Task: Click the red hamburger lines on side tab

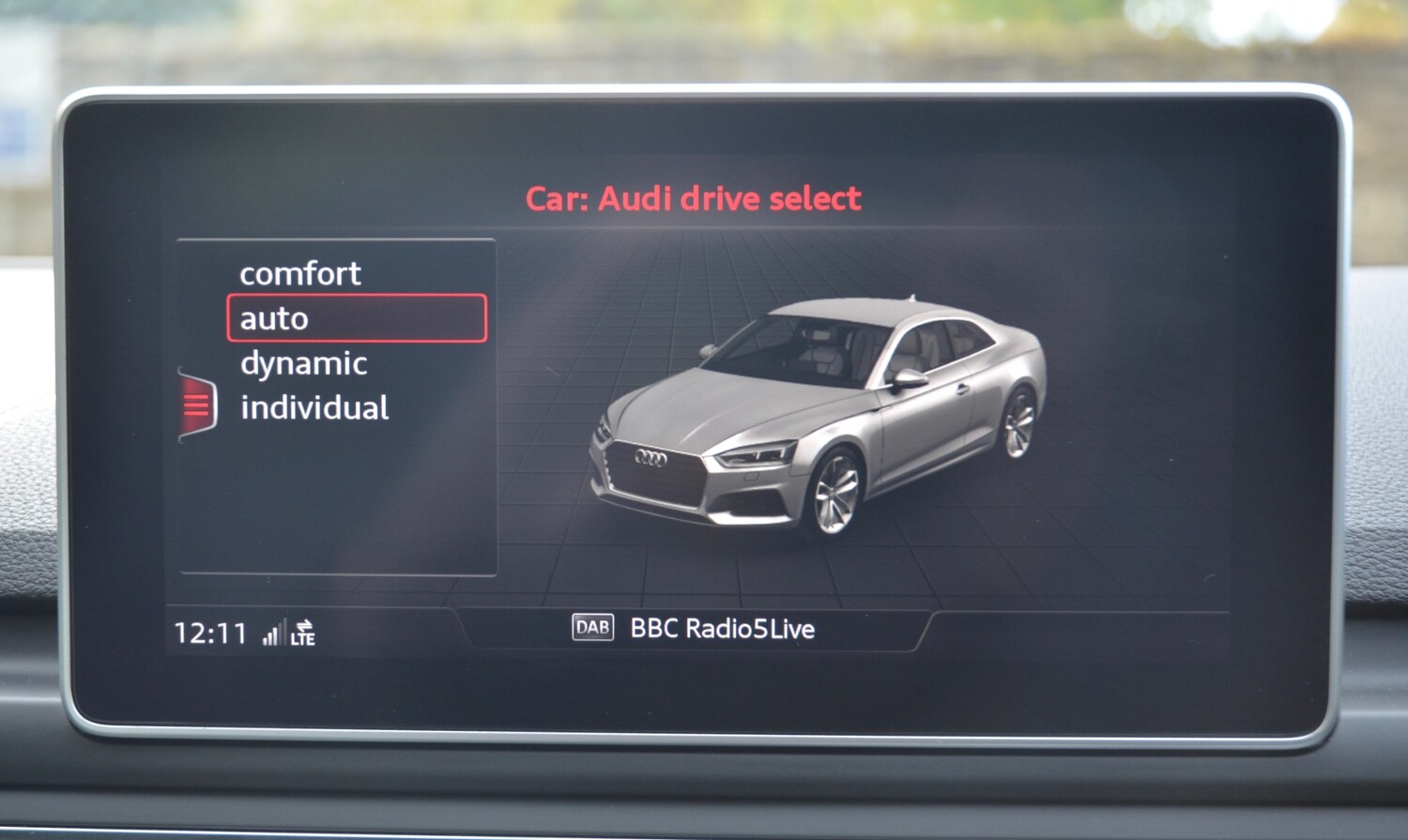Action: [x=194, y=404]
